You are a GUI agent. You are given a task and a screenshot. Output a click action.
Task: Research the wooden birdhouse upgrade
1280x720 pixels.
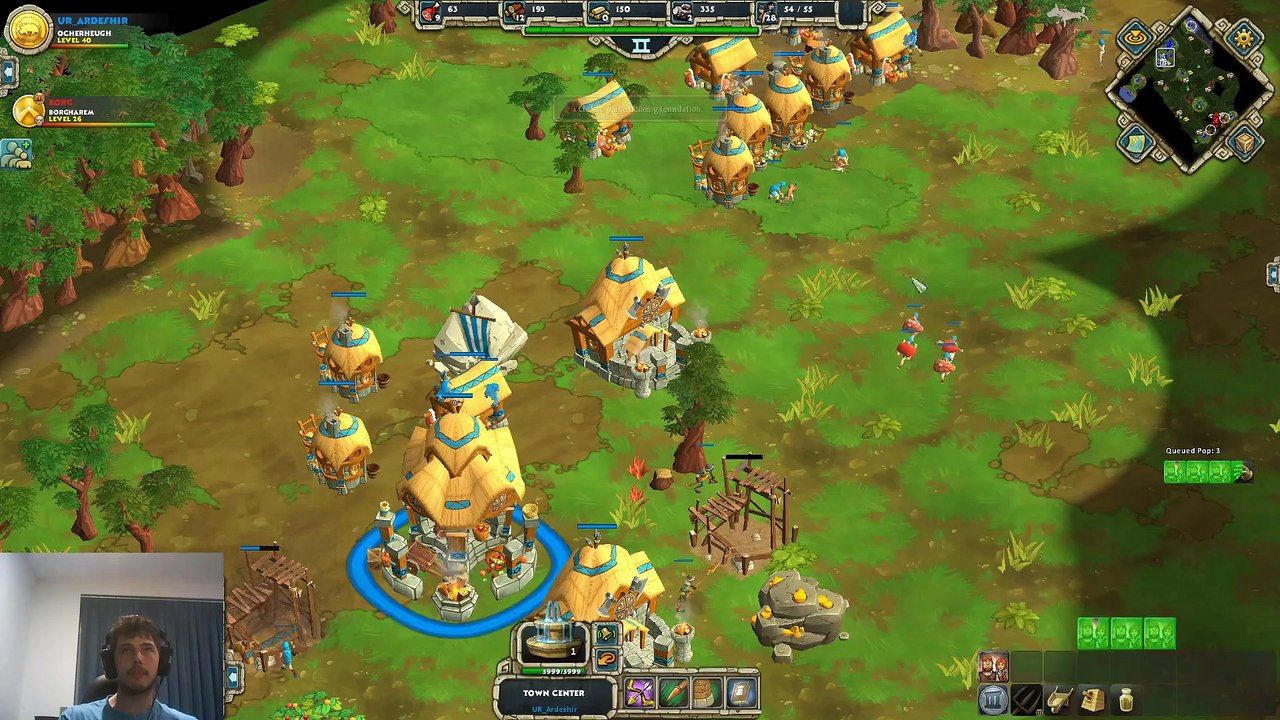(1093, 700)
